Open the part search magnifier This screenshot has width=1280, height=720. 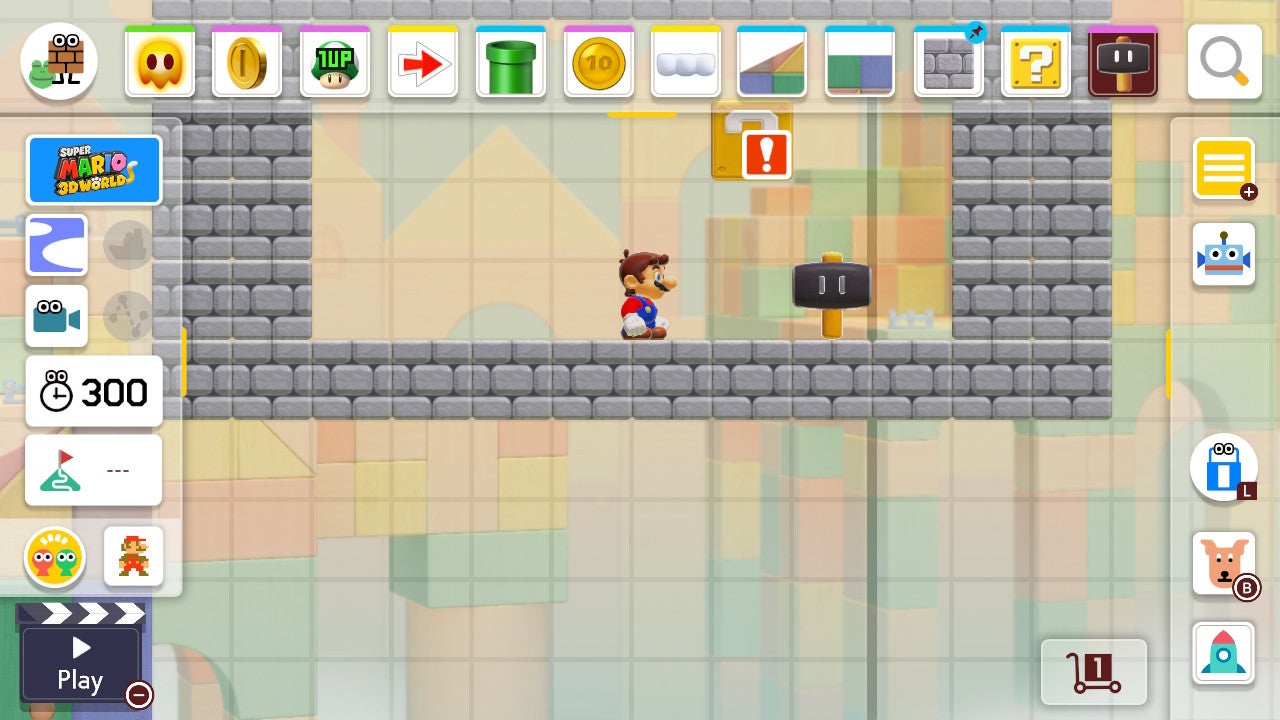click(x=1227, y=61)
